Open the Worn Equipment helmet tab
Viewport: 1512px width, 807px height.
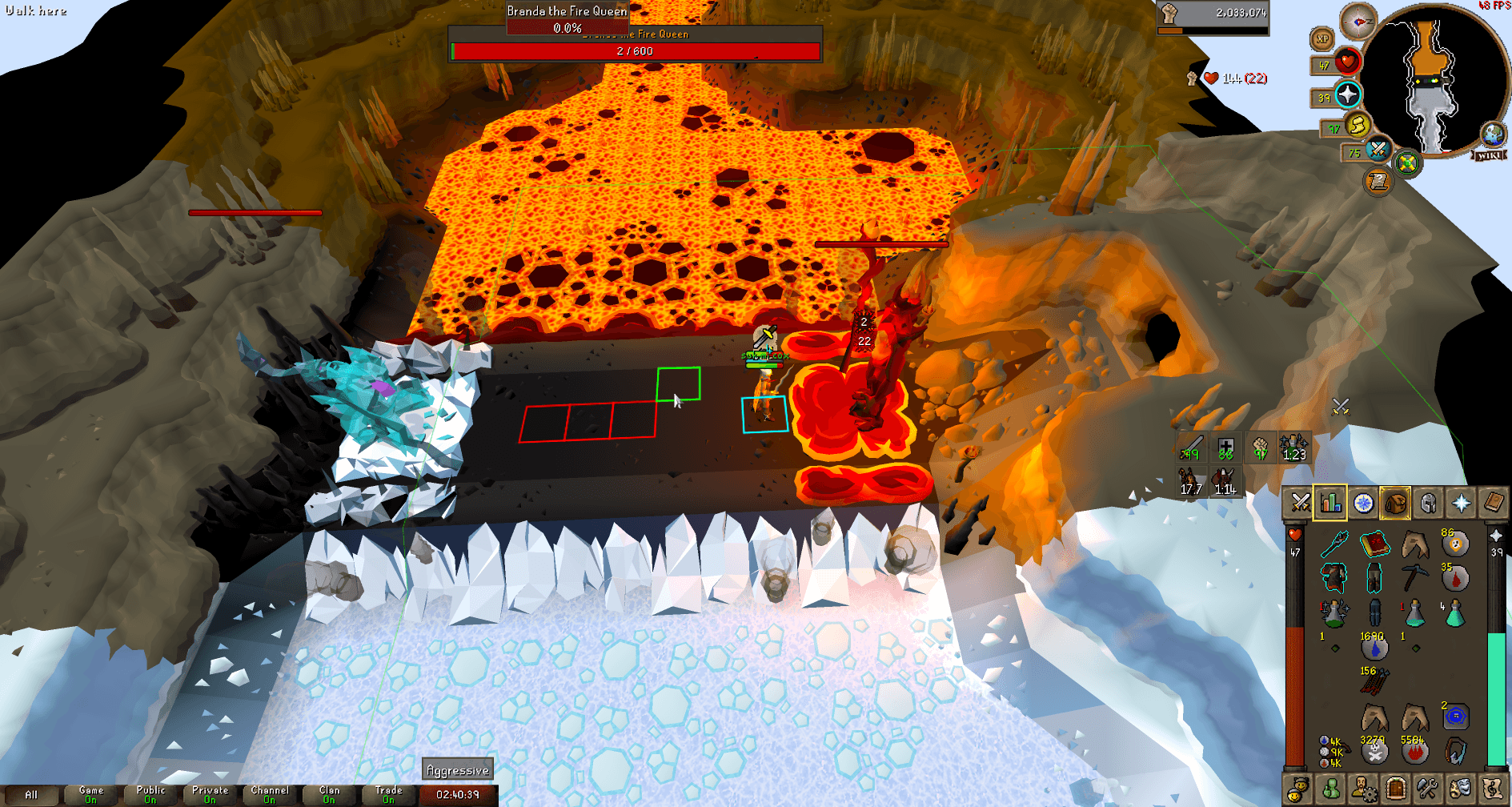click(x=1428, y=504)
